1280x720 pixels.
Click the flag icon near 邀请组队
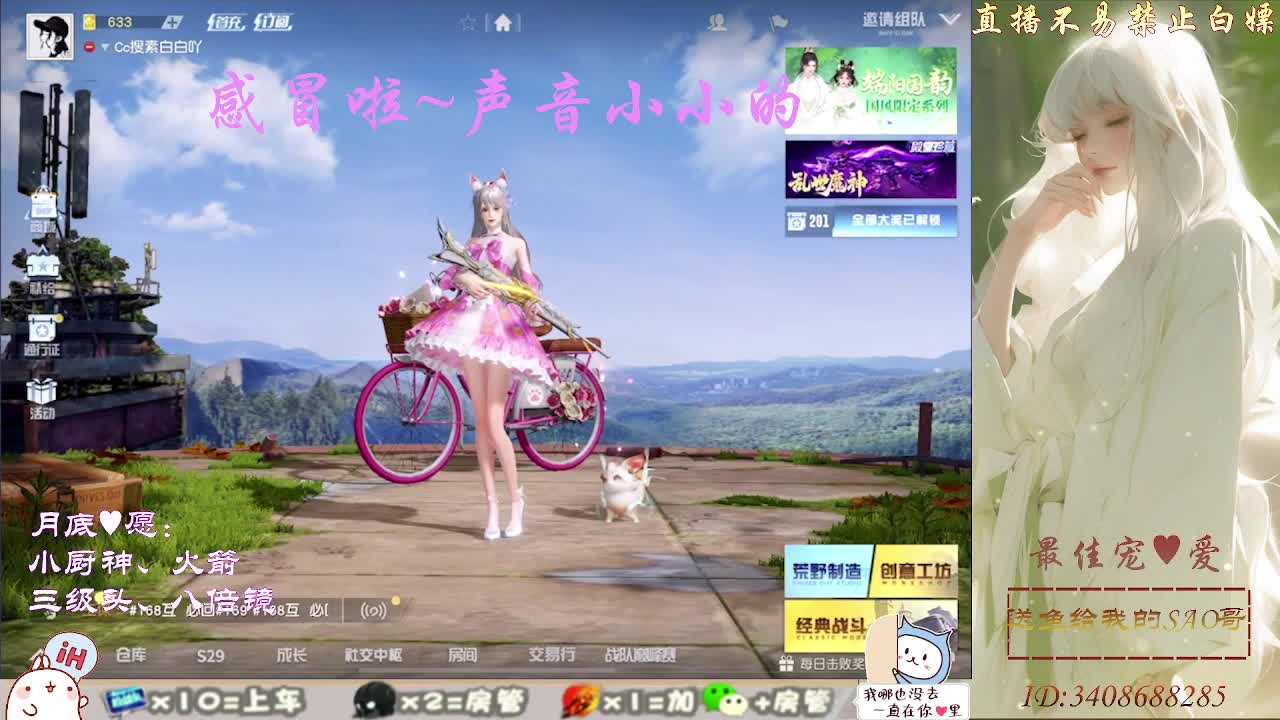pyautogui.click(x=779, y=22)
